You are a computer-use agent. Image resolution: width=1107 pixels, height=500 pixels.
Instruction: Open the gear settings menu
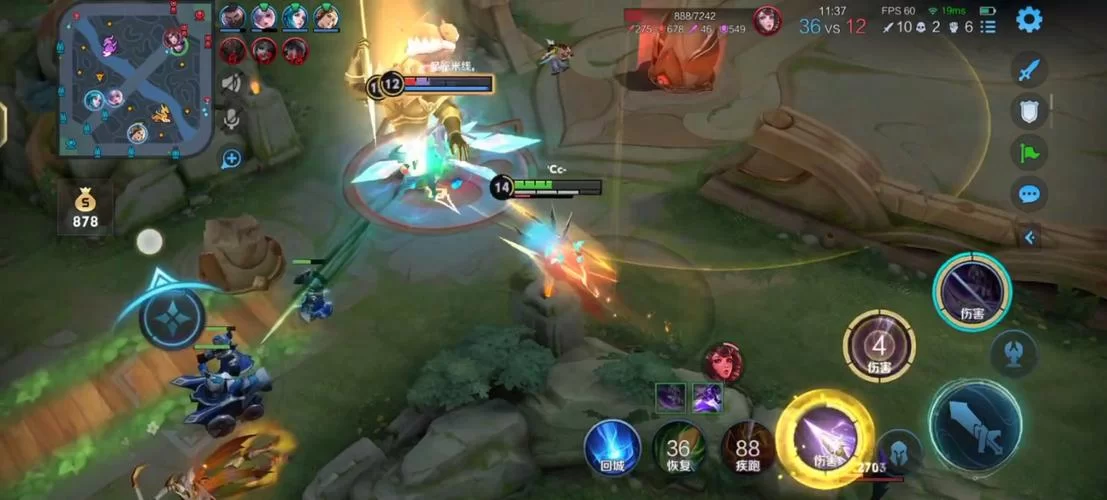(1029, 19)
